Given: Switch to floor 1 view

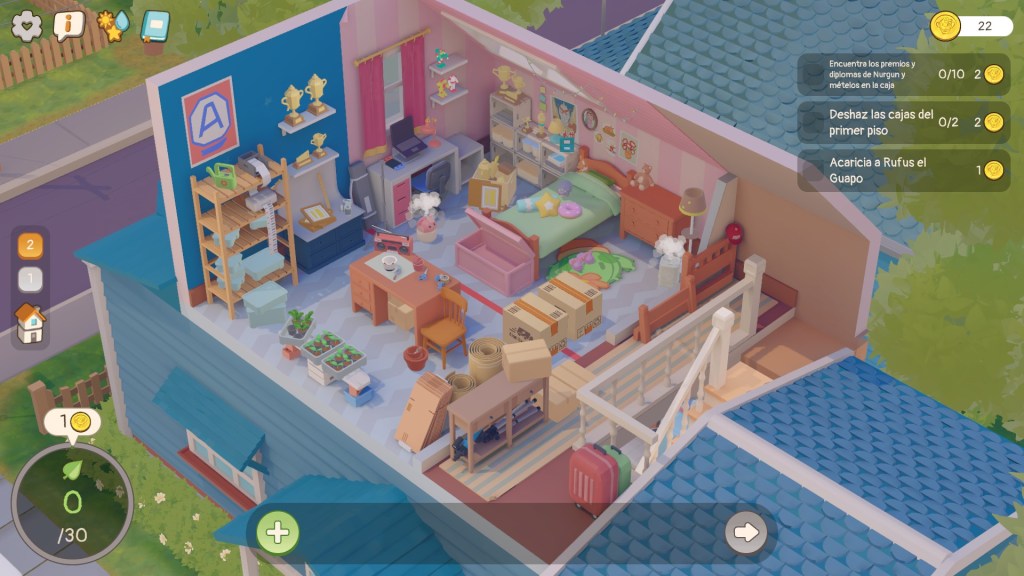Looking at the screenshot, I should 30,279.
